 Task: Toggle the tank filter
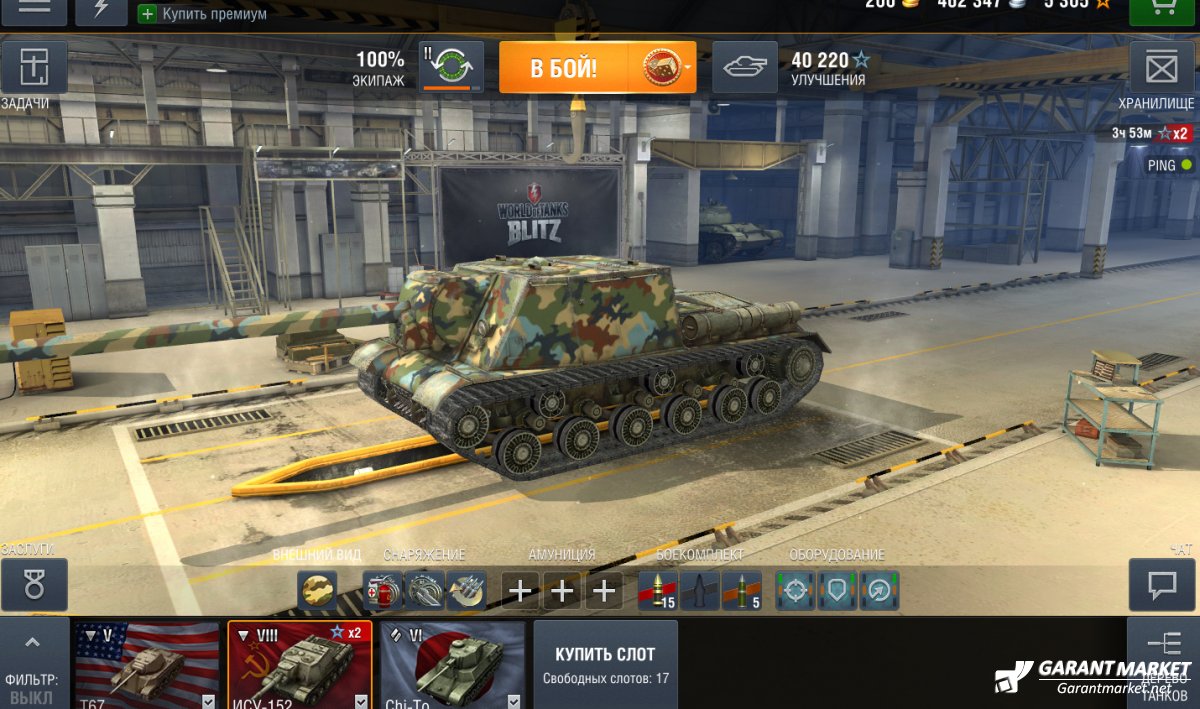(33, 664)
